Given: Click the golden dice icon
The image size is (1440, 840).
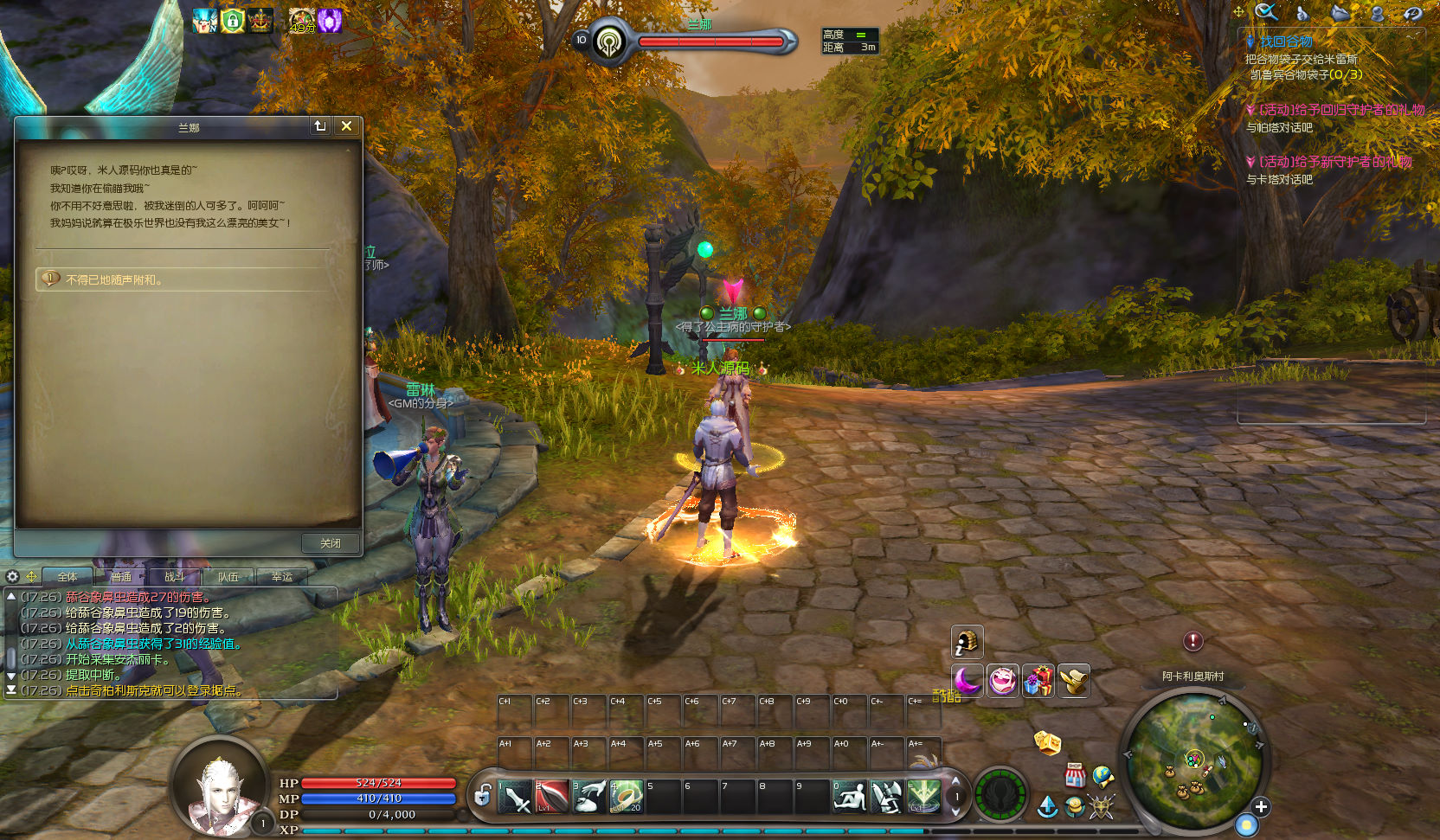Looking at the screenshot, I should tap(1047, 741).
